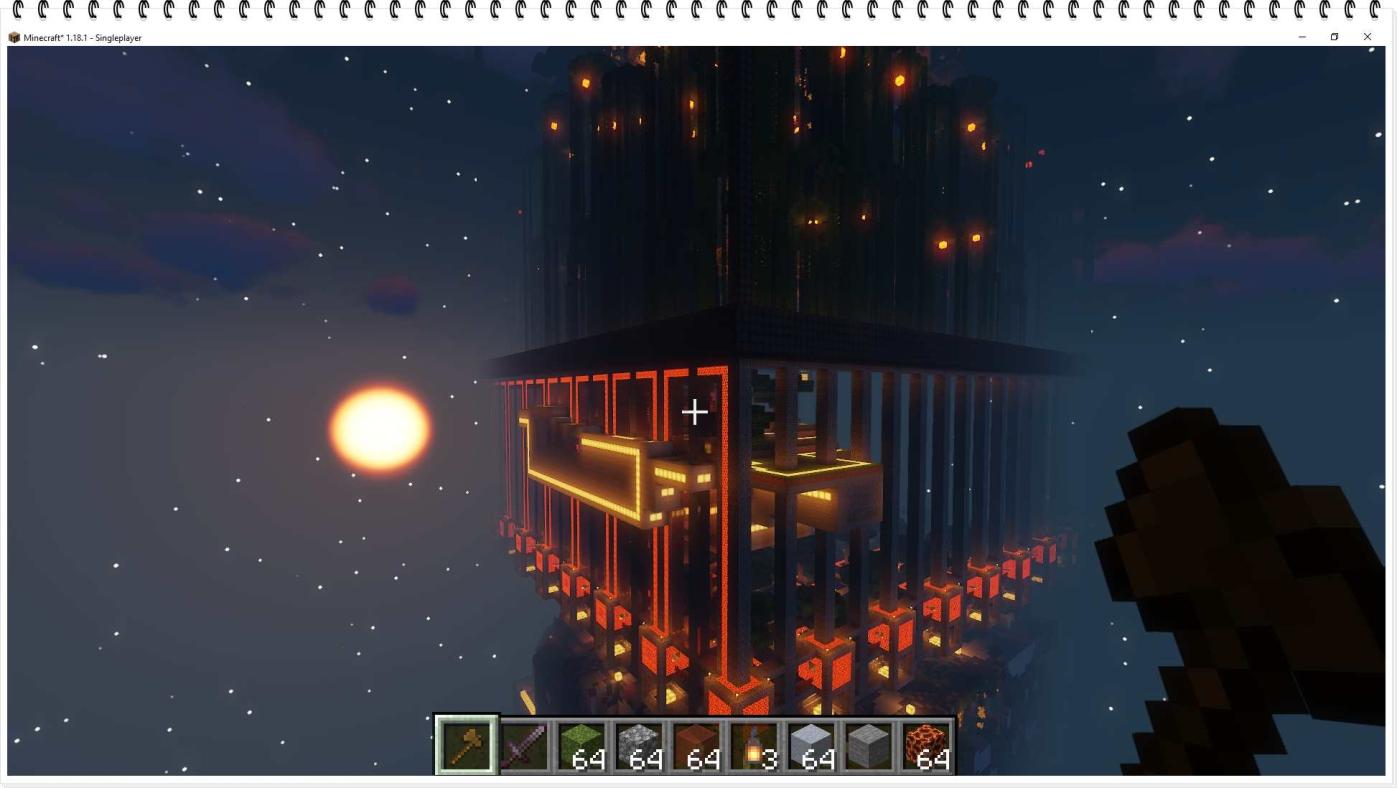Select the single stone brick block slot

click(868, 746)
